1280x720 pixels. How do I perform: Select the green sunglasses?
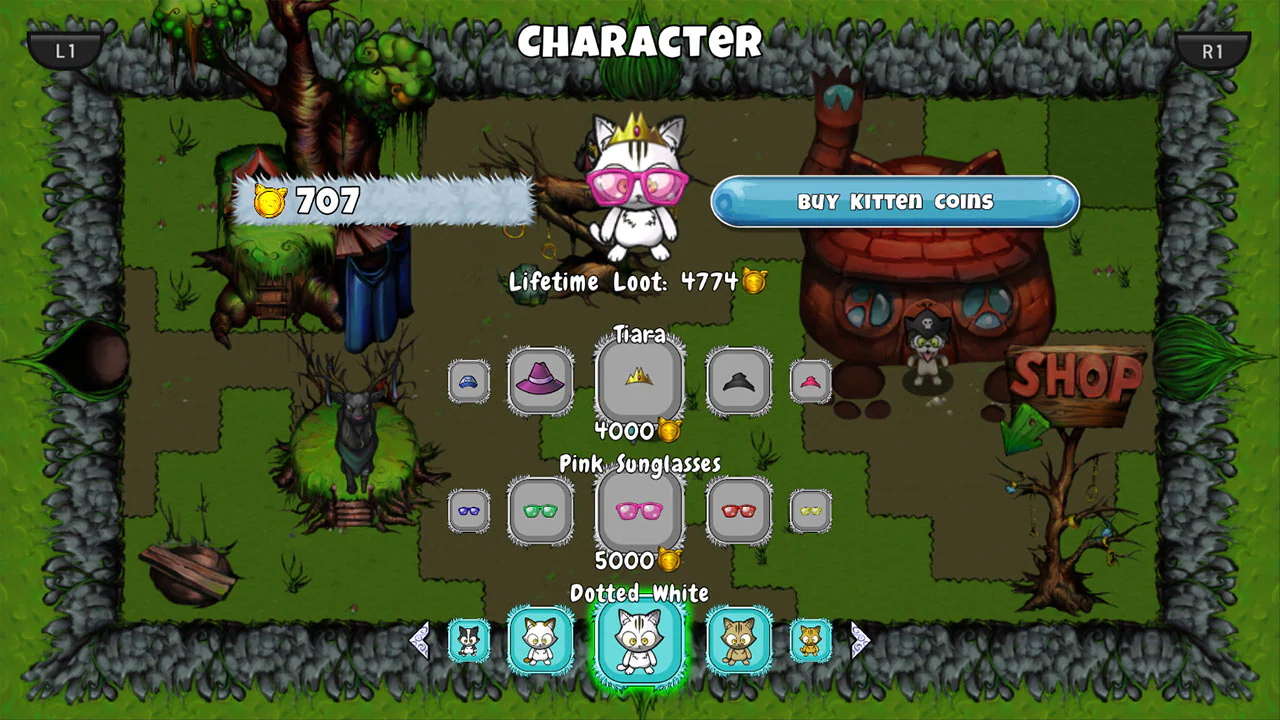(540, 511)
